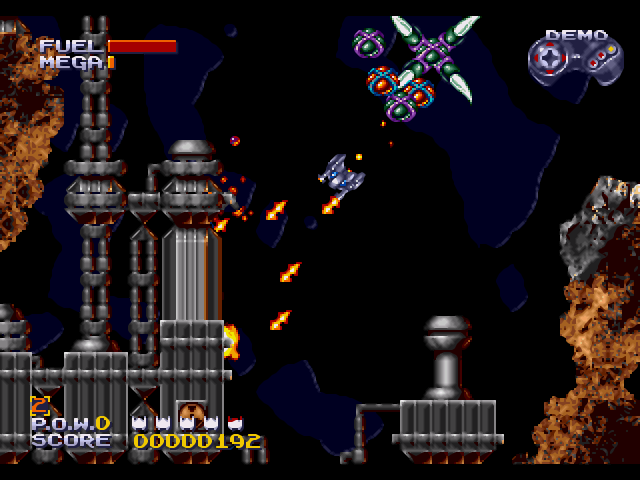This screenshot has height=480, width=640.
Task: Select the yellow-bracketed weapon number icon
Action: pyautogui.click(x=40, y=405)
